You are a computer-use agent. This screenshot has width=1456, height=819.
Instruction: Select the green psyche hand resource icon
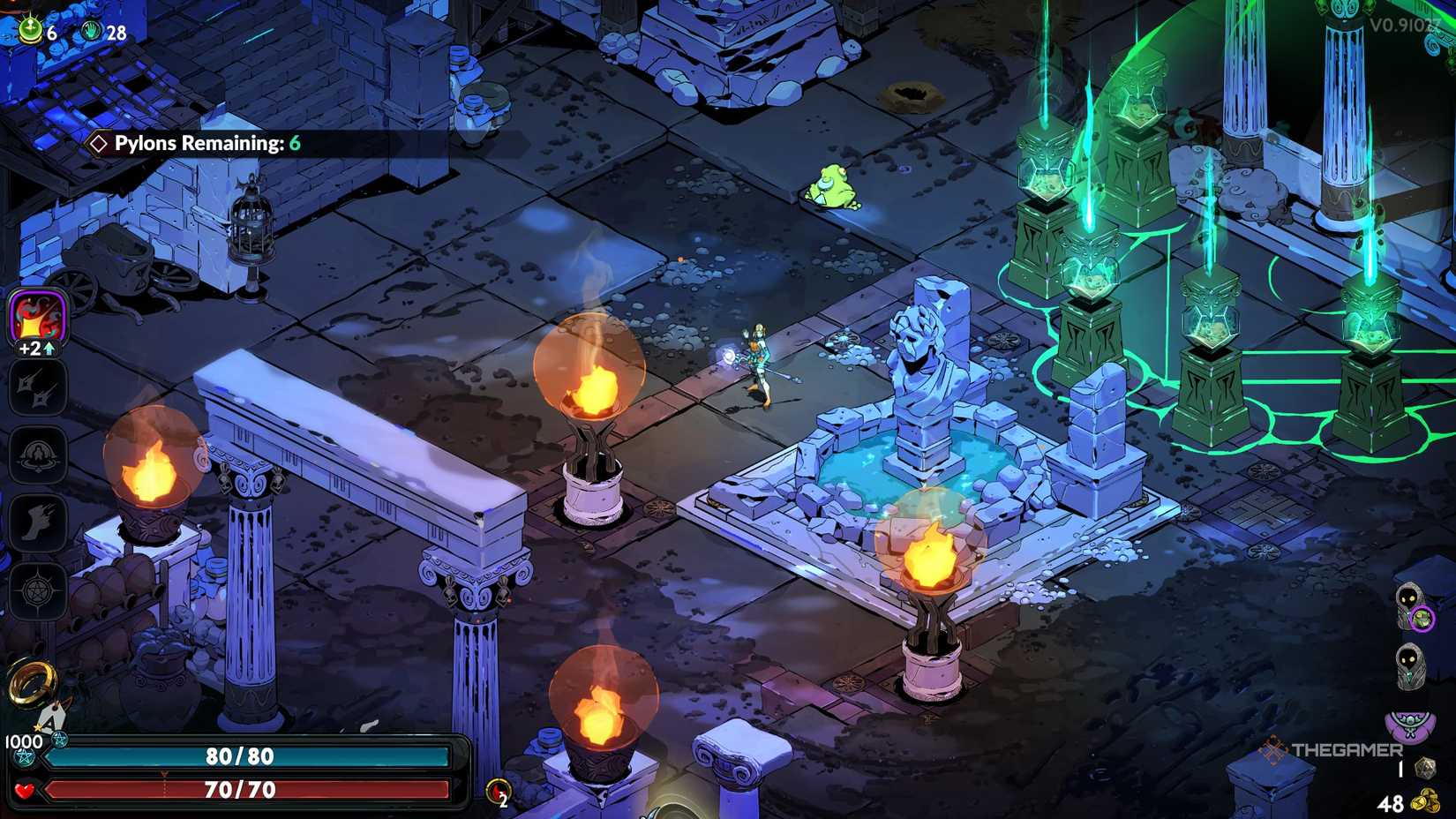pos(92,32)
